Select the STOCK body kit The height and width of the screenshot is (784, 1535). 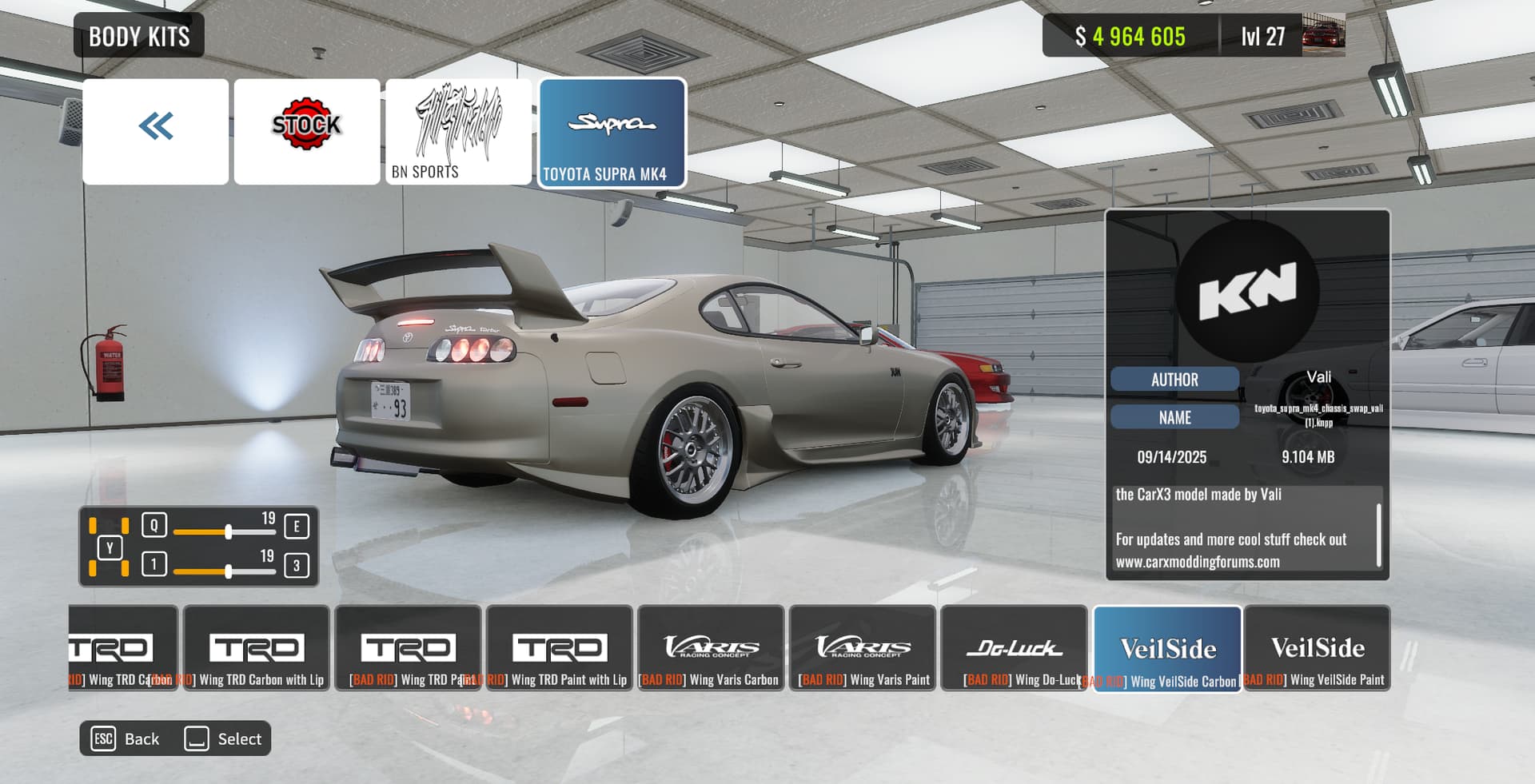point(307,131)
